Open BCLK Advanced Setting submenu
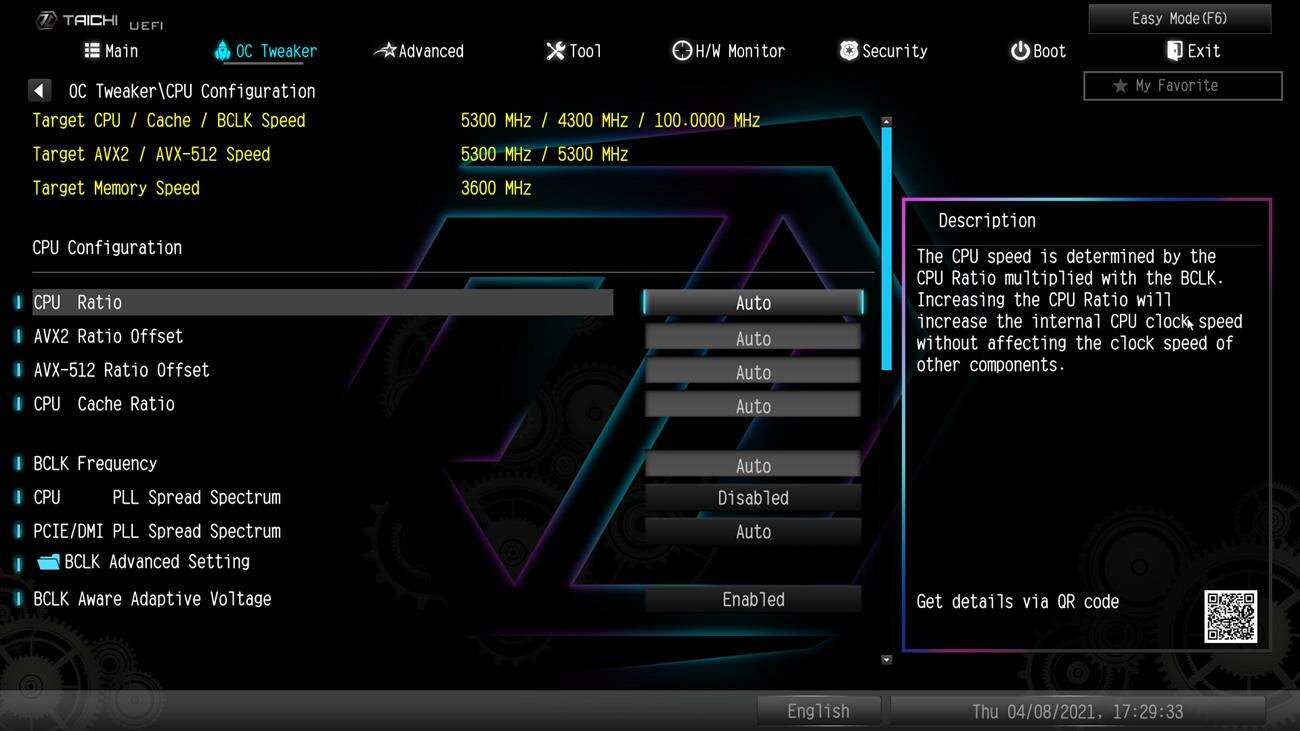Image resolution: width=1300 pixels, height=731 pixels. click(155, 561)
